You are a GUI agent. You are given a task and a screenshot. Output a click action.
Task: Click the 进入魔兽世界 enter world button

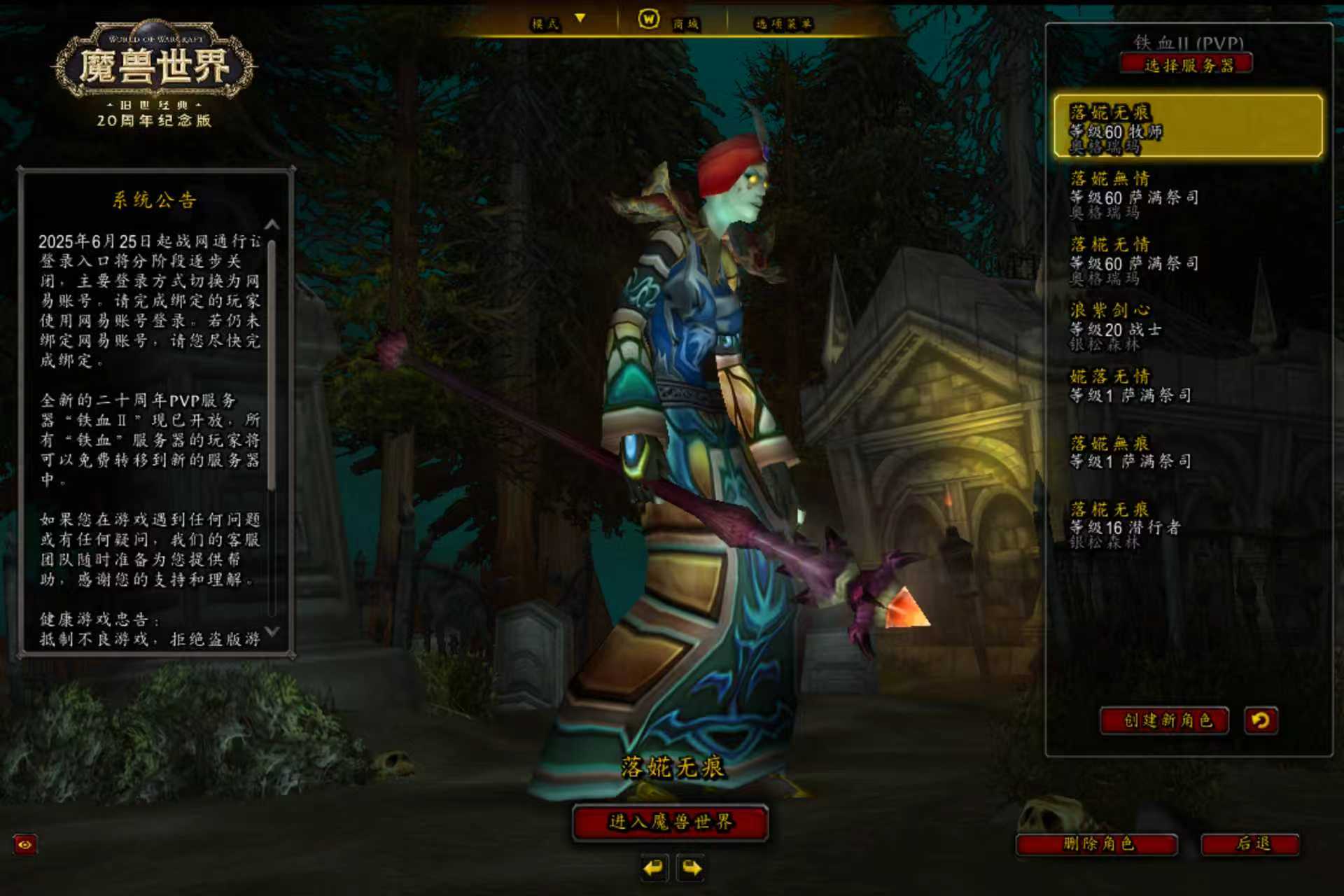(x=670, y=822)
